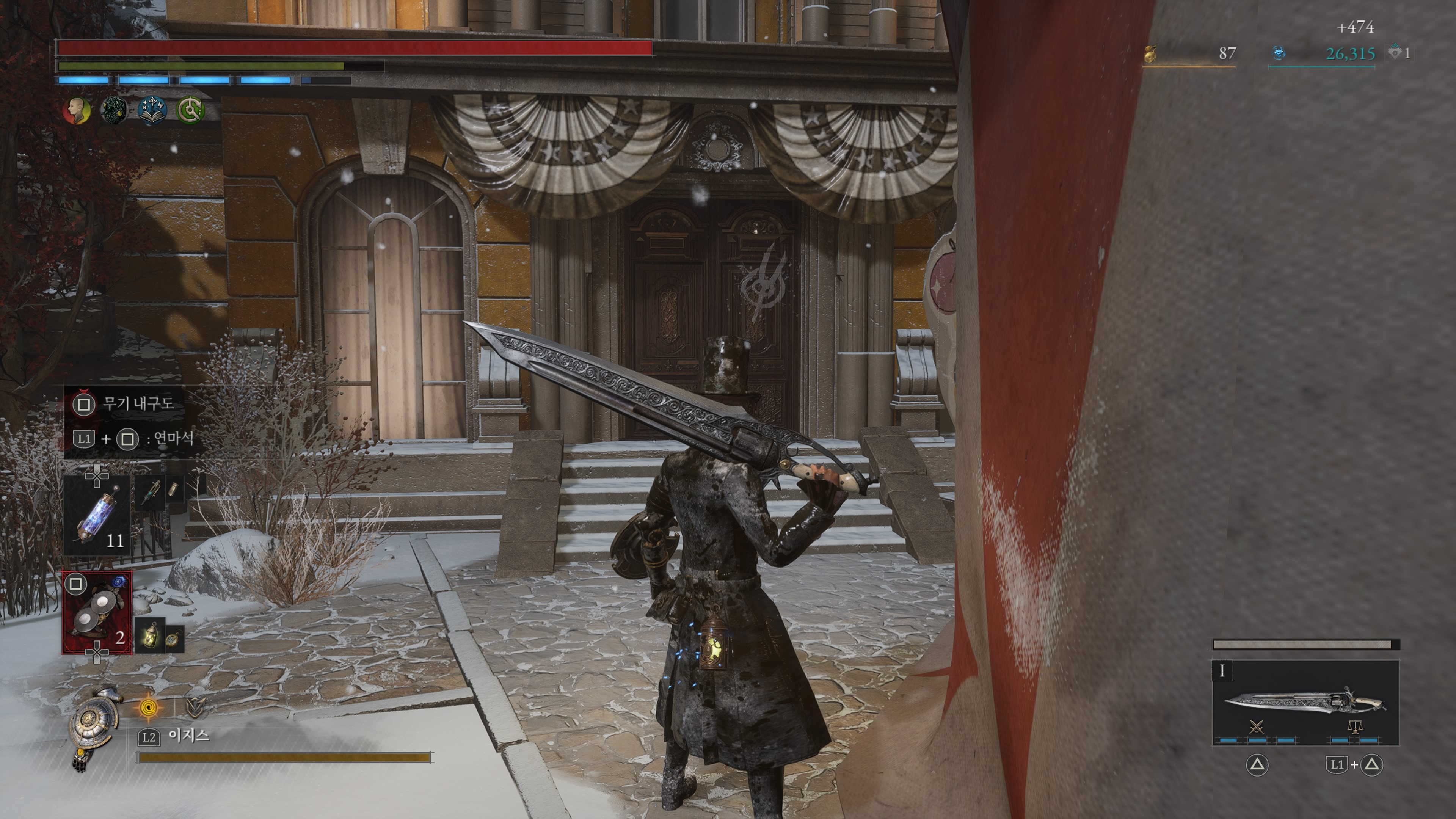
Task: Choose the pocket watch item slot
Action: pos(174,639)
